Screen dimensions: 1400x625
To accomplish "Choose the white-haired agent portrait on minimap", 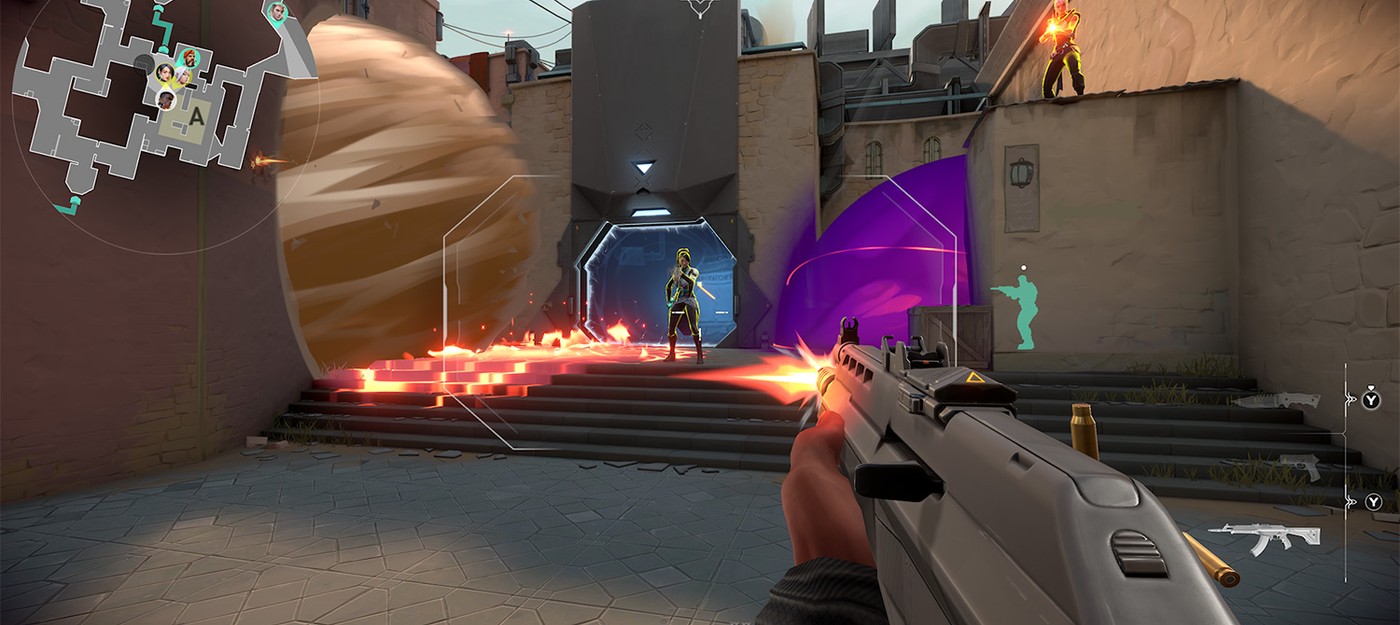I will tap(183, 76).
